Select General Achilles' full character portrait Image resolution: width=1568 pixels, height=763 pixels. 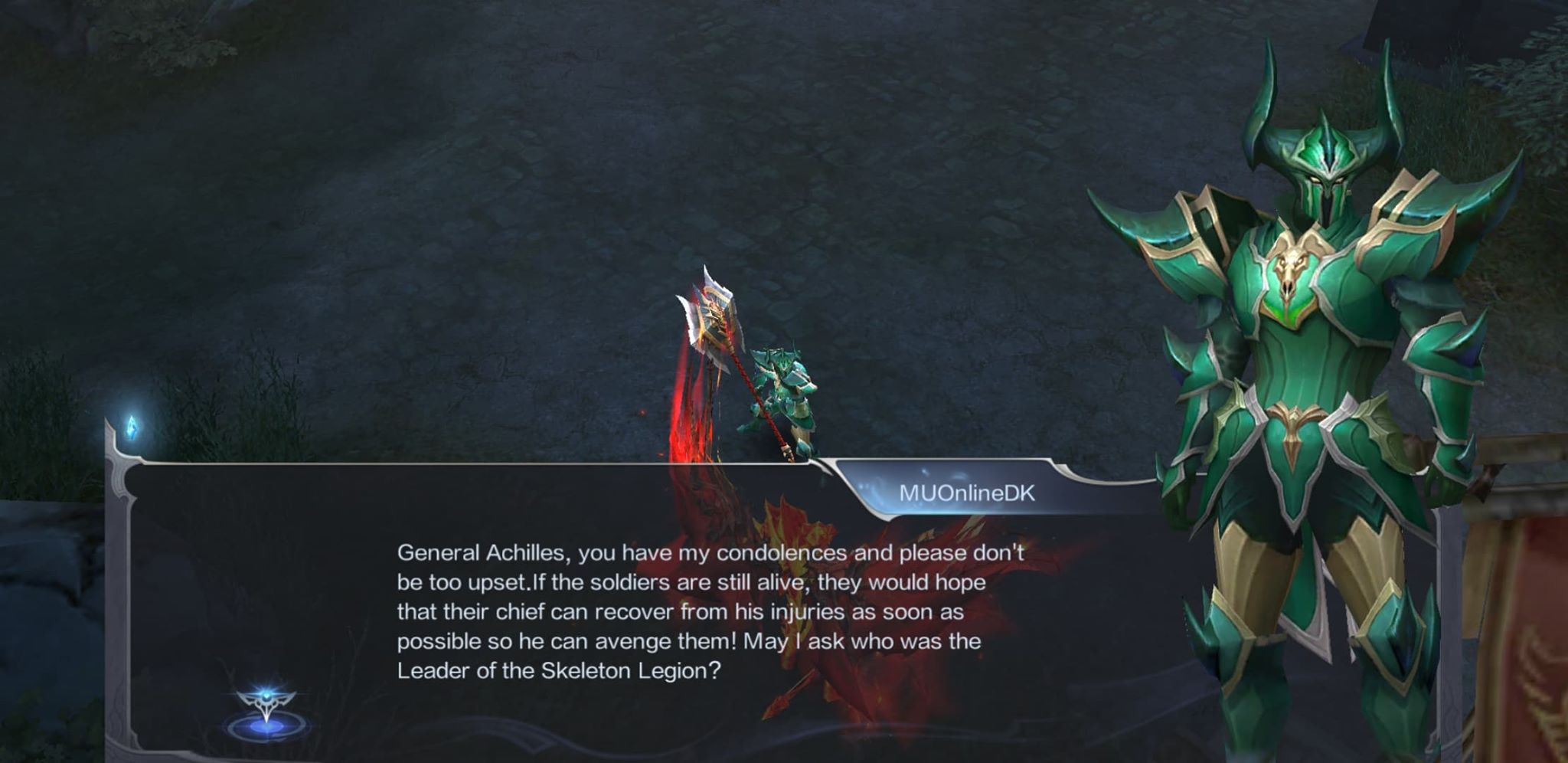point(1317,383)
